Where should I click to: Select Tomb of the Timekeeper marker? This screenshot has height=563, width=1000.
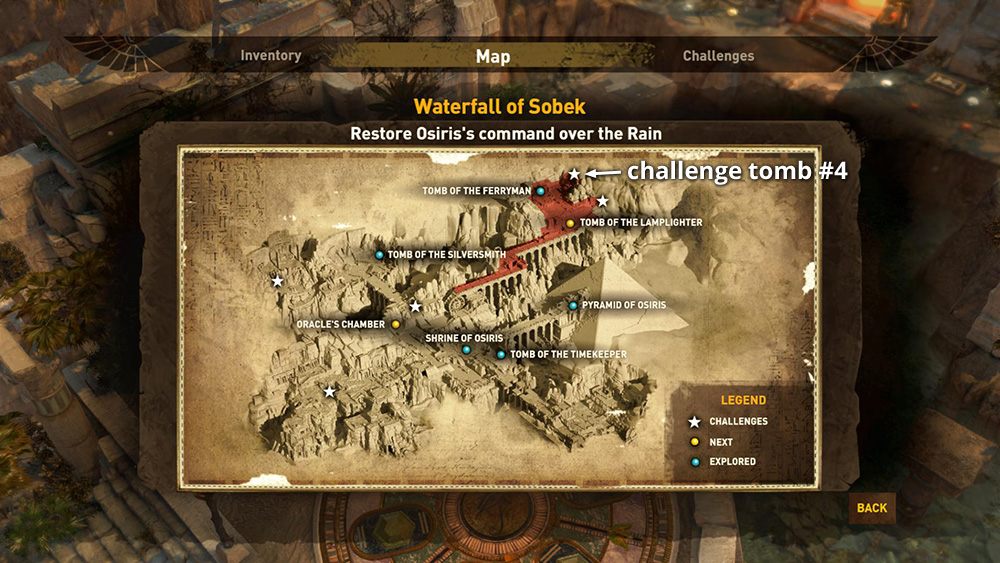pos(501,354)
